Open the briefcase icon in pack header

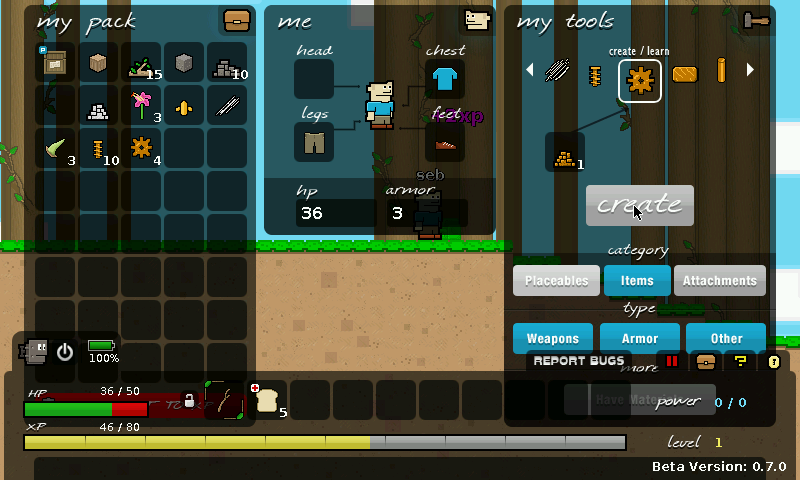tap(237, 21)
